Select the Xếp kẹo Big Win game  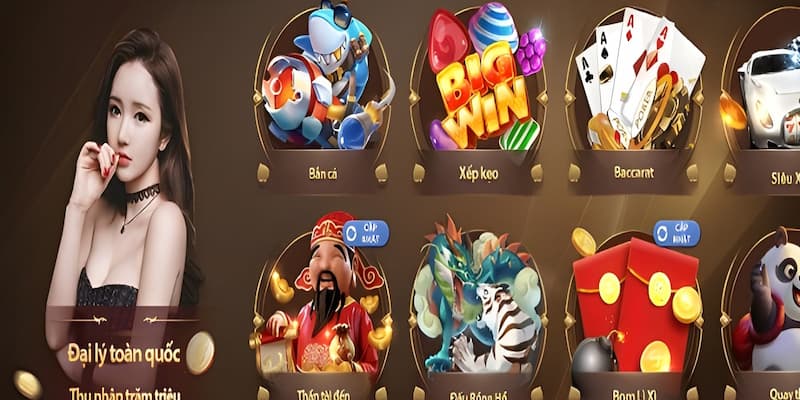click(x=477, y=95)
